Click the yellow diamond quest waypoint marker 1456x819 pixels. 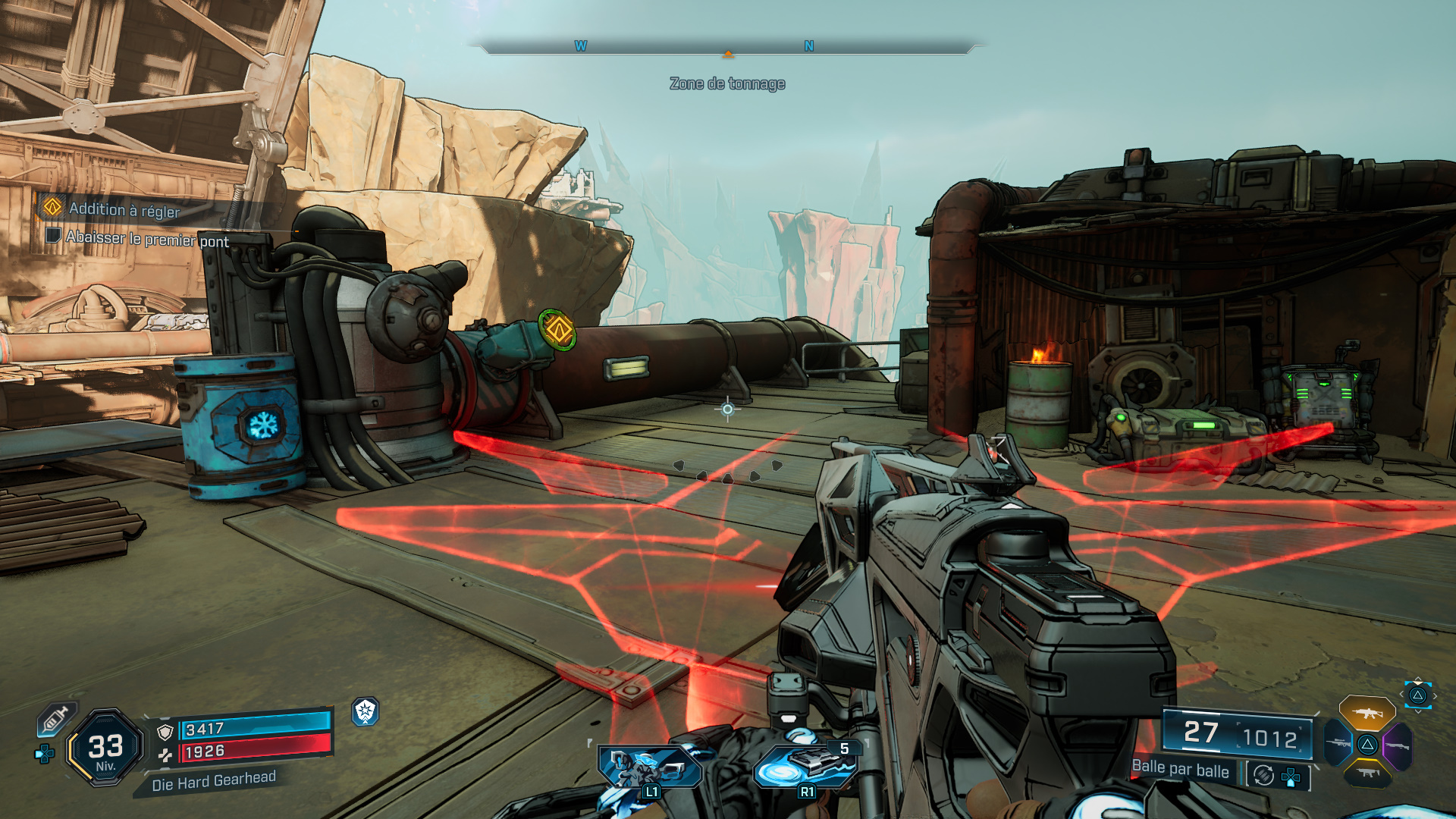(x=558, y=330)
